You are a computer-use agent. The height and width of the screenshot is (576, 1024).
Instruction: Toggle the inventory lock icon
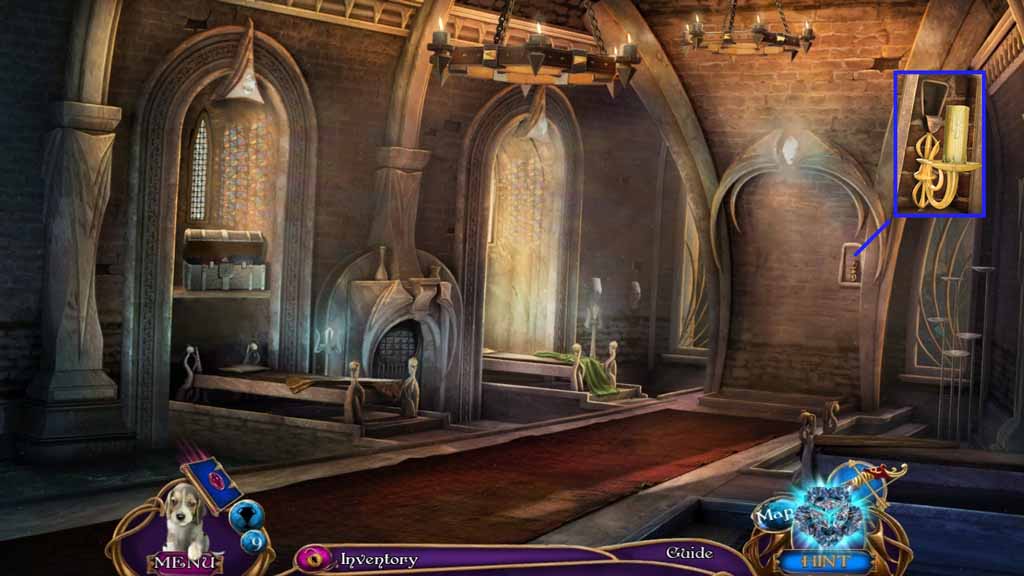[x=314, y=559]
